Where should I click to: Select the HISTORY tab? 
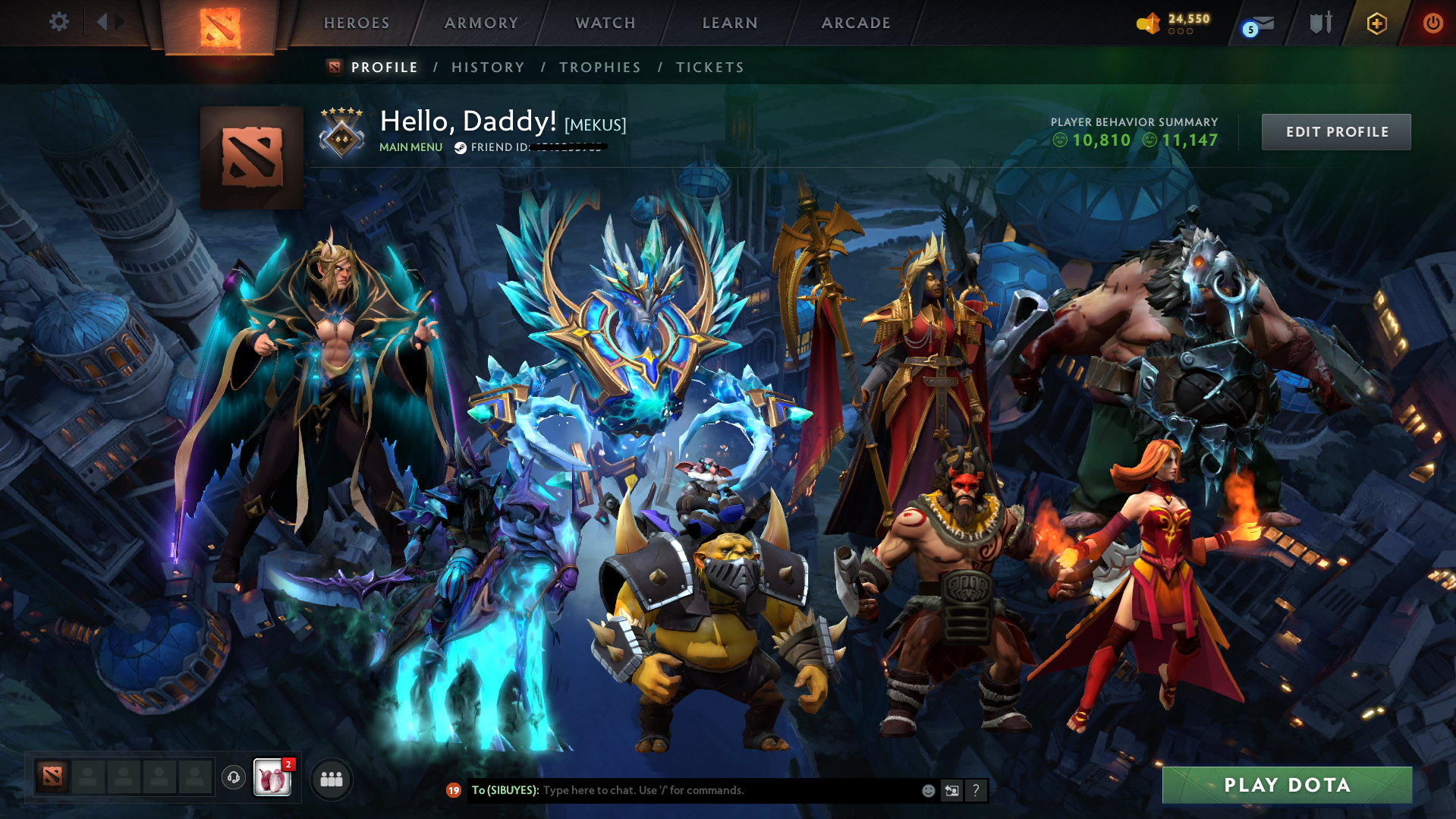point(488,67)
